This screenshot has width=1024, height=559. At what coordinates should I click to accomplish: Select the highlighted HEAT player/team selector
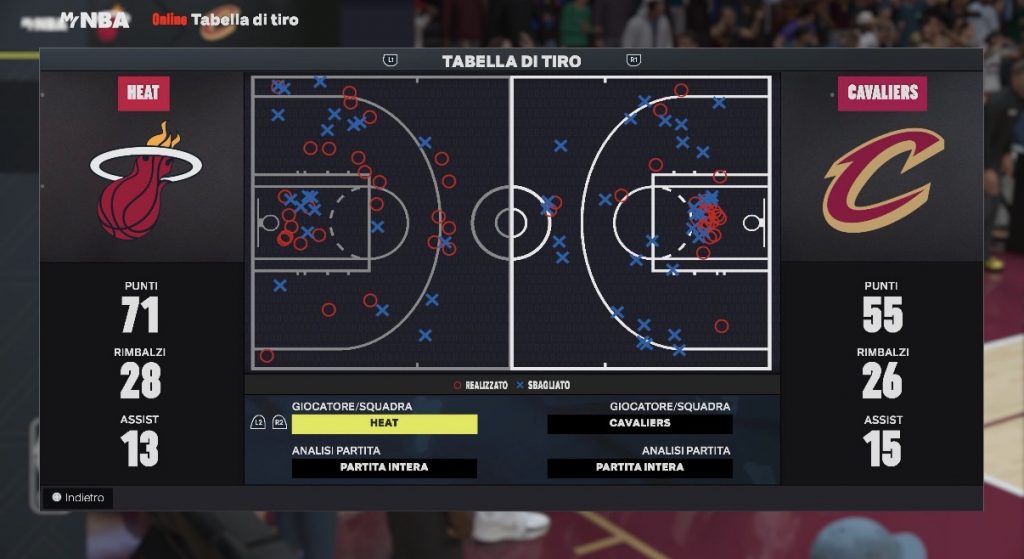[384, 423]
